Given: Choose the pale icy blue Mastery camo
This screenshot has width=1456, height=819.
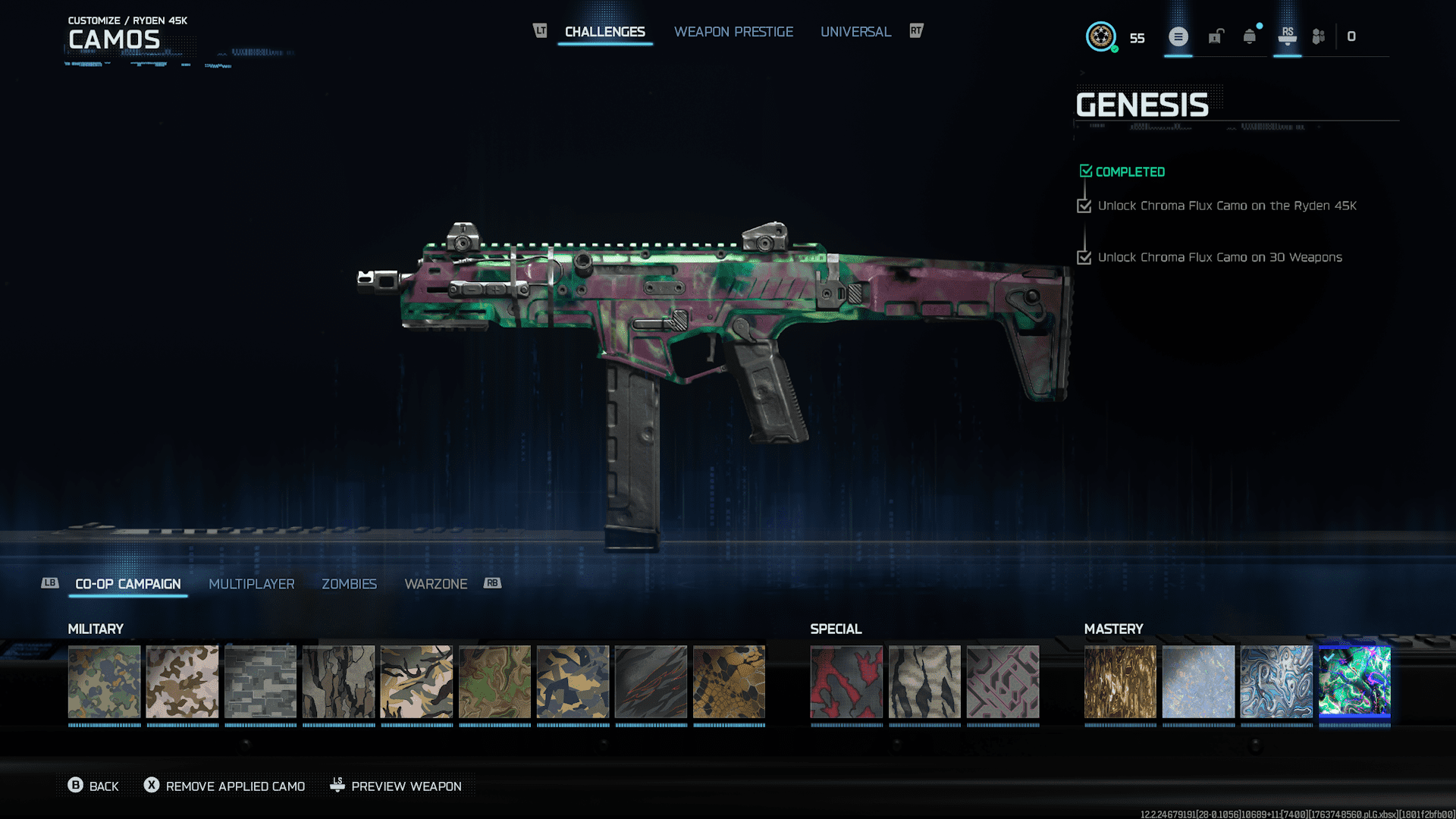Looking at the screenshot, I should [1198, 681].
